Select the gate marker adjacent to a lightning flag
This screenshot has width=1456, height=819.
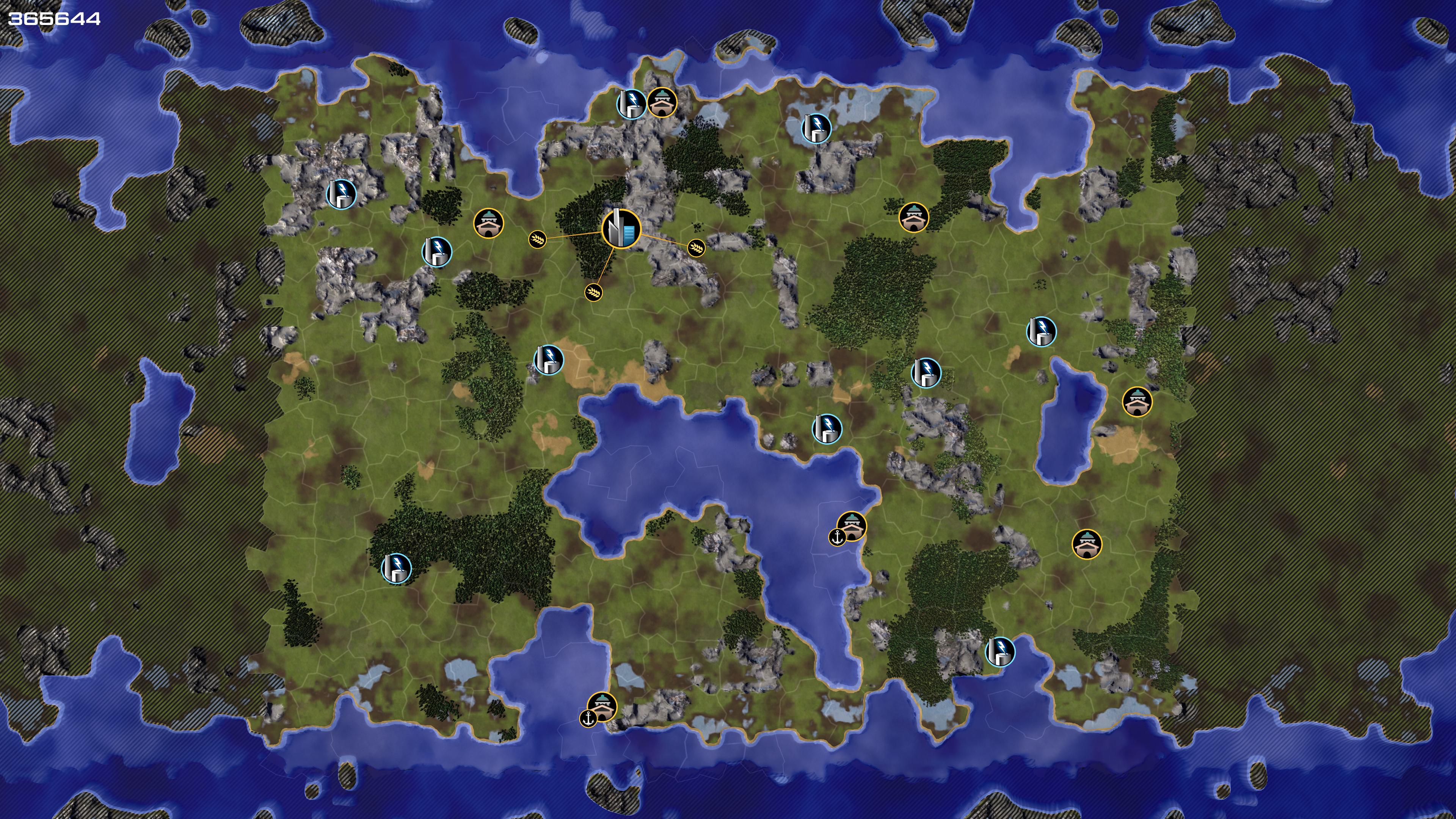(662, 102)
